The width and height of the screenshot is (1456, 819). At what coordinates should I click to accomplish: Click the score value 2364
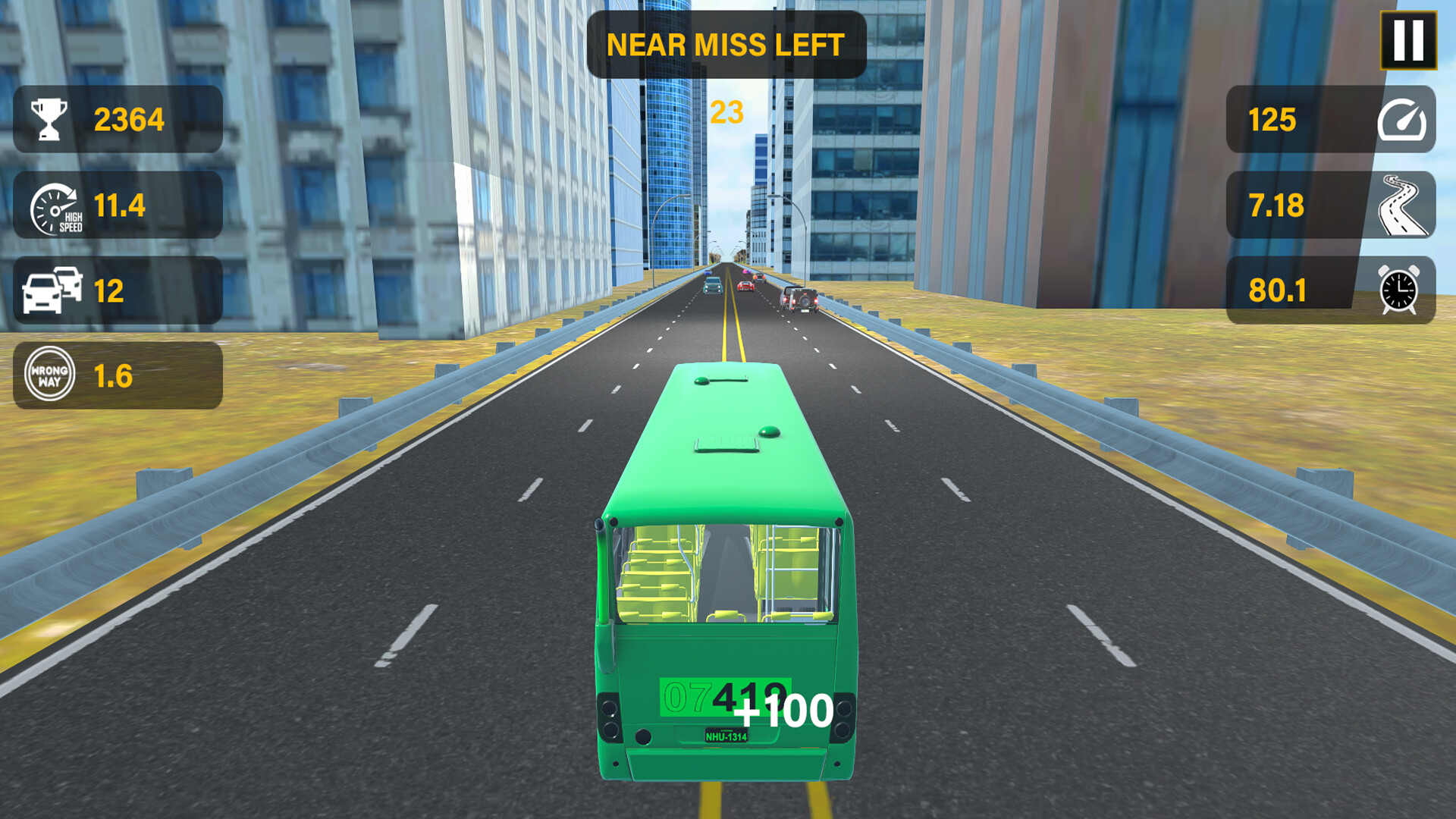pos(130,118)
